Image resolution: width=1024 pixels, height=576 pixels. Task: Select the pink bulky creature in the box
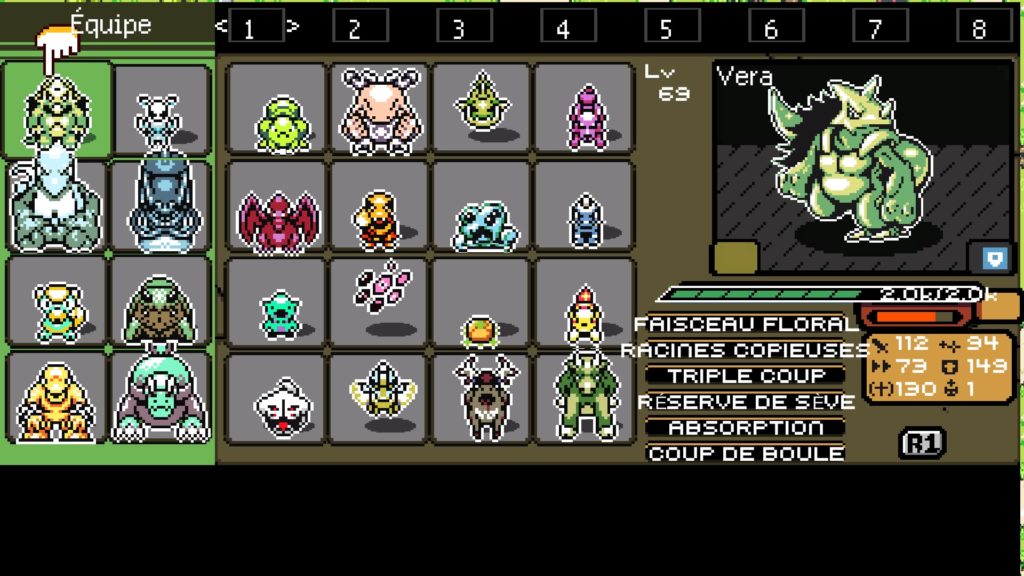[x=379, y=109]
